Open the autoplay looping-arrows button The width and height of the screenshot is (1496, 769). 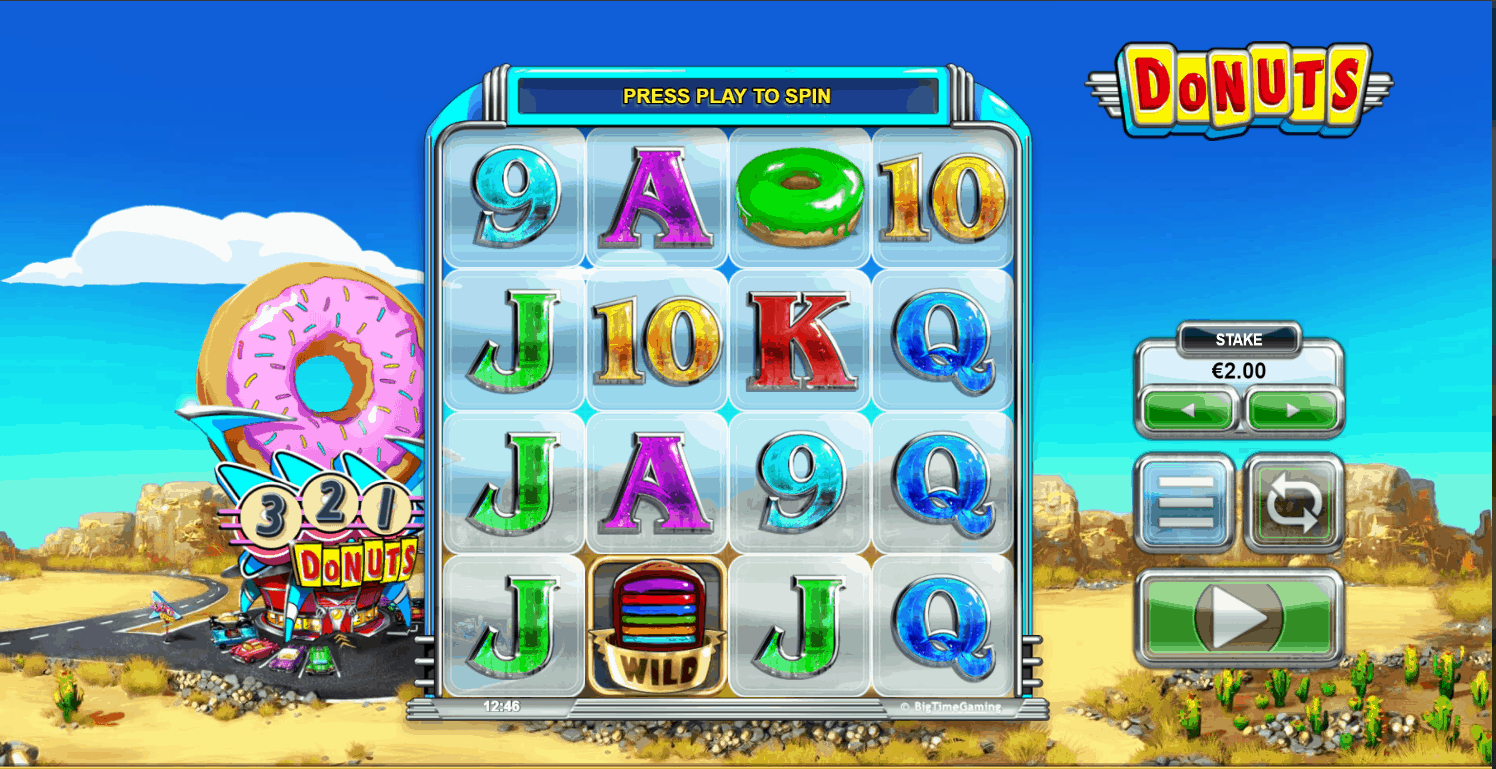pos(1293,502)
